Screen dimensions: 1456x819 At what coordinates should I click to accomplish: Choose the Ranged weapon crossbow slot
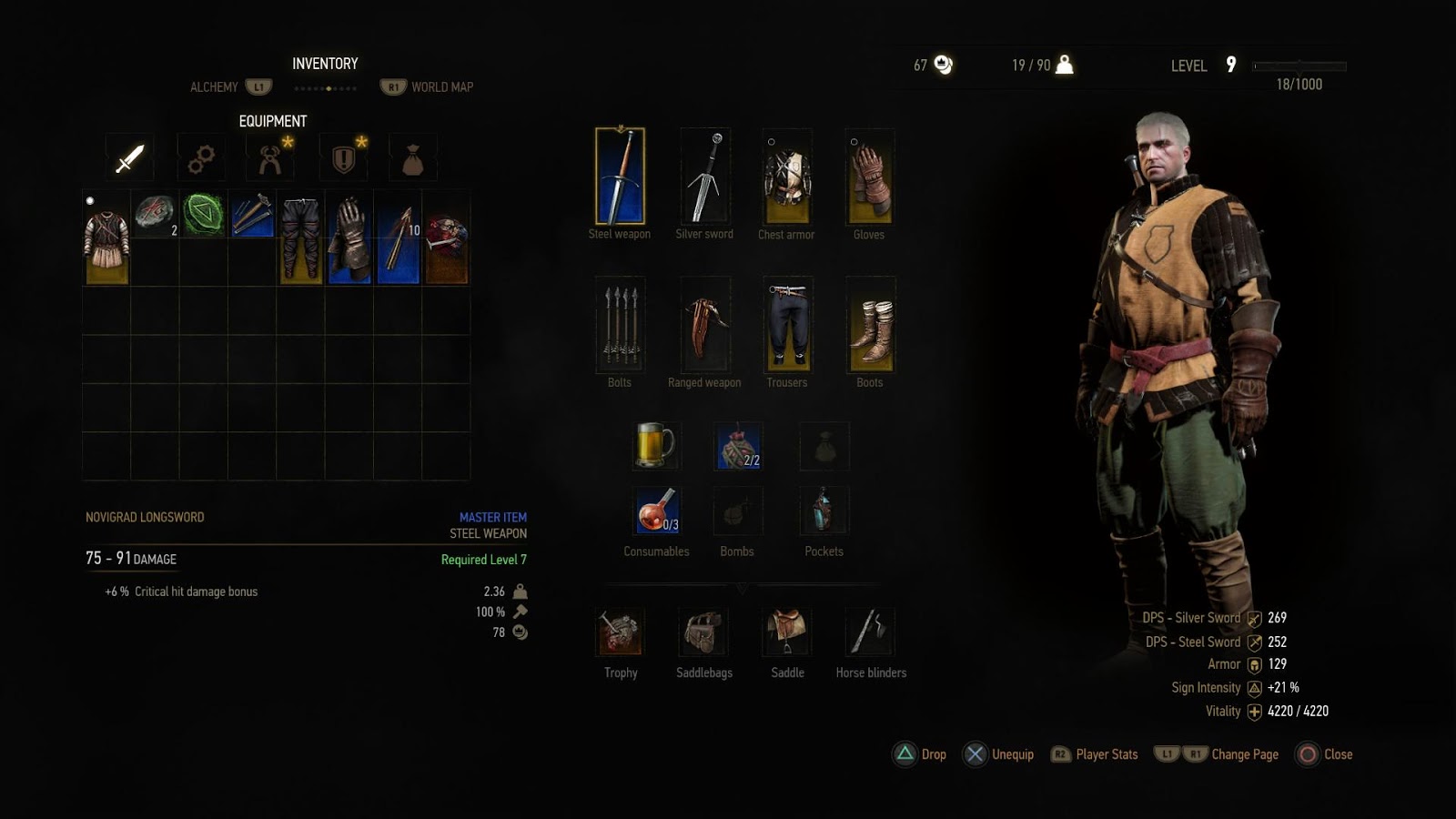[704, 325]
